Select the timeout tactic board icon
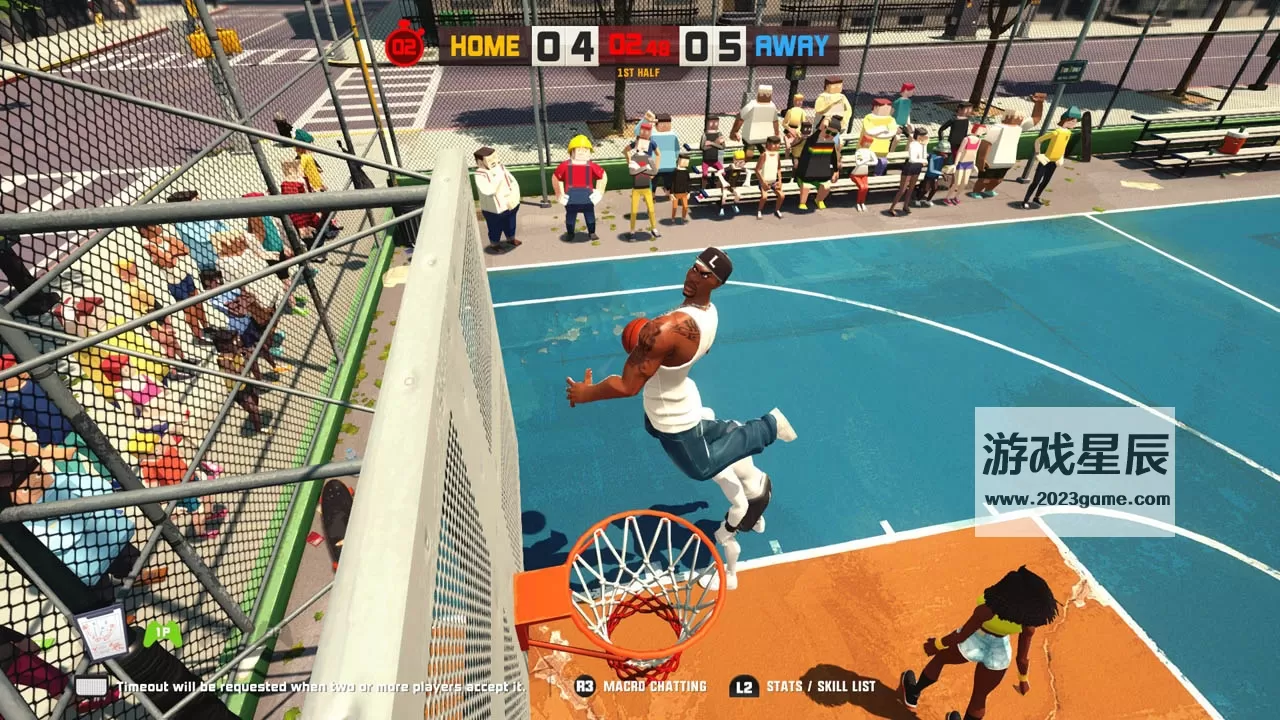Screen dimensions: 1280x720 pos(103,632)
